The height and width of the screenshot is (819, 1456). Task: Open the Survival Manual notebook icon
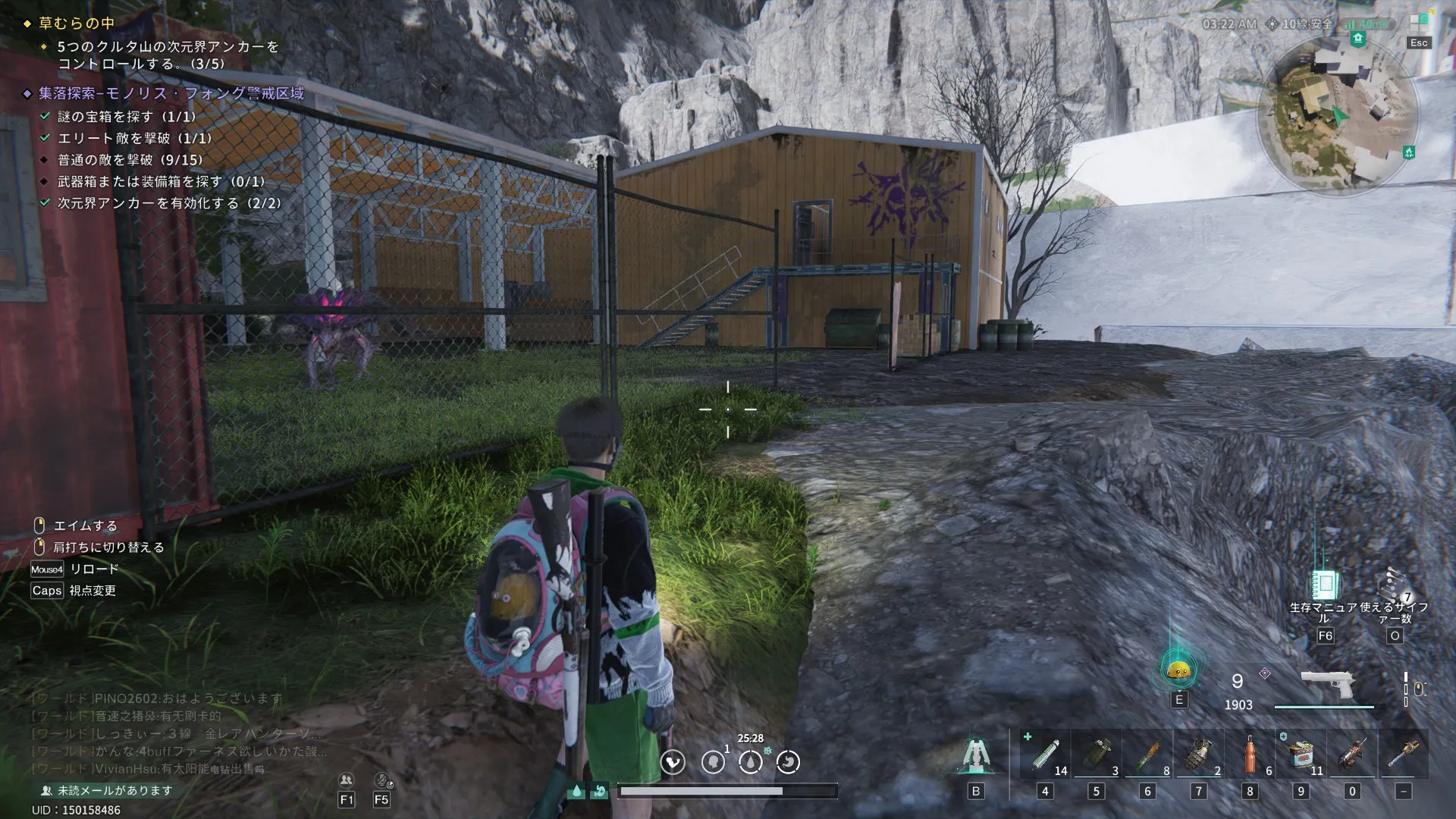click(1325, 585)
